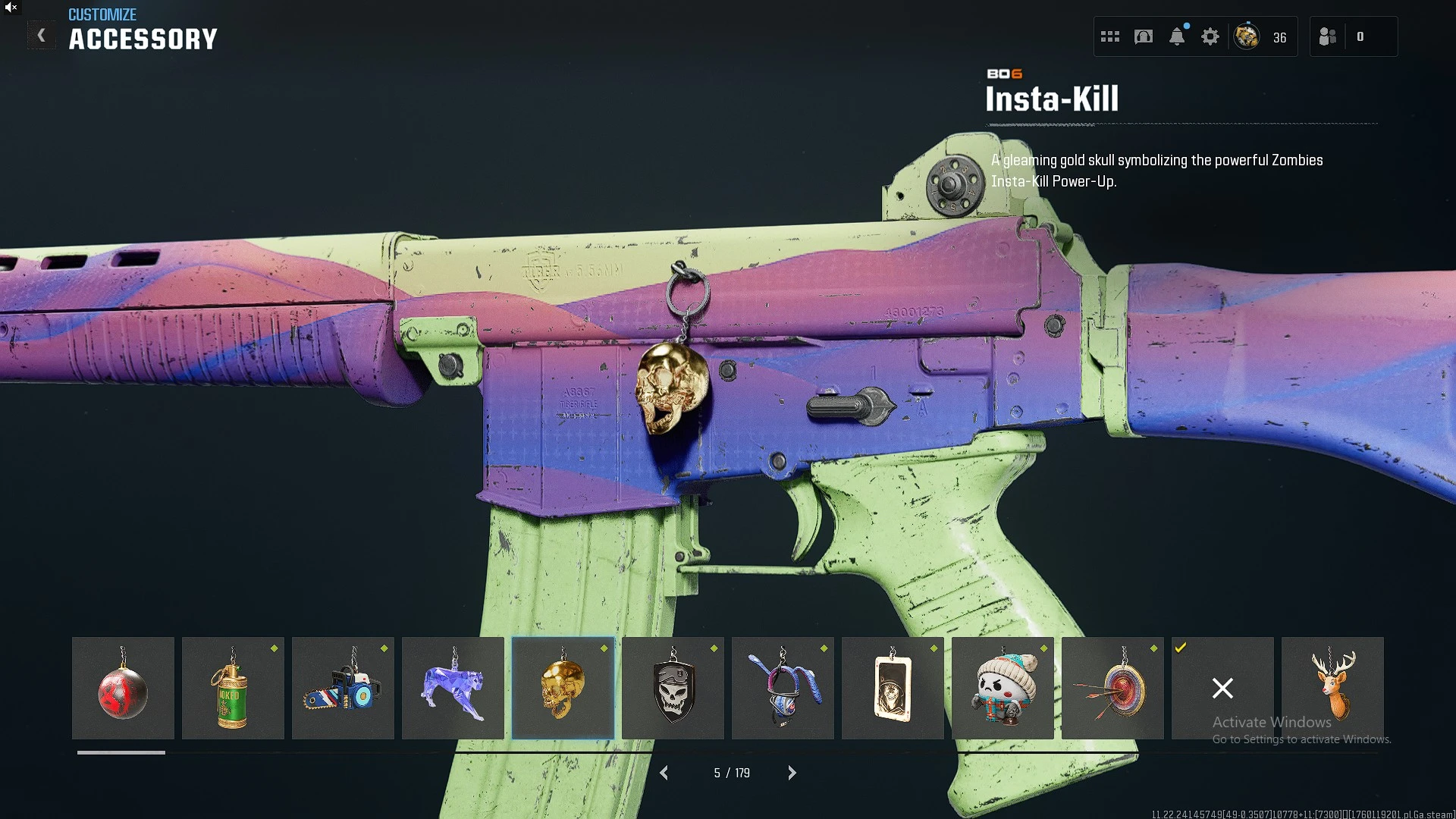Pick the purple crystal panther charm
This screenshot has width=1456, height=819.
pos(453,688)
